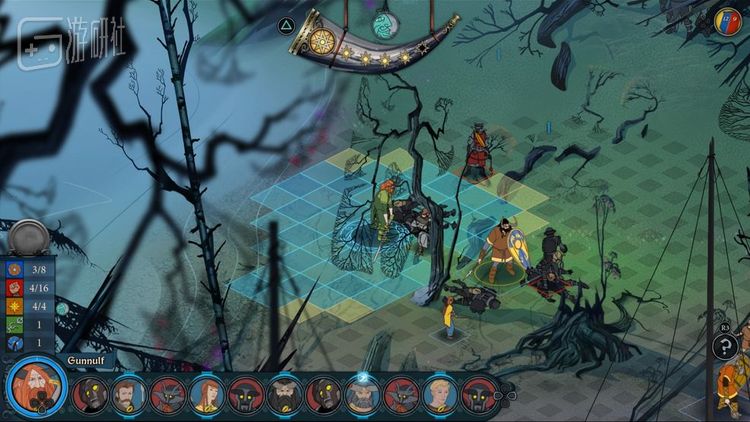
Task: Choose the blond-haired character's turn order portrait
Action: pos(439,395)
